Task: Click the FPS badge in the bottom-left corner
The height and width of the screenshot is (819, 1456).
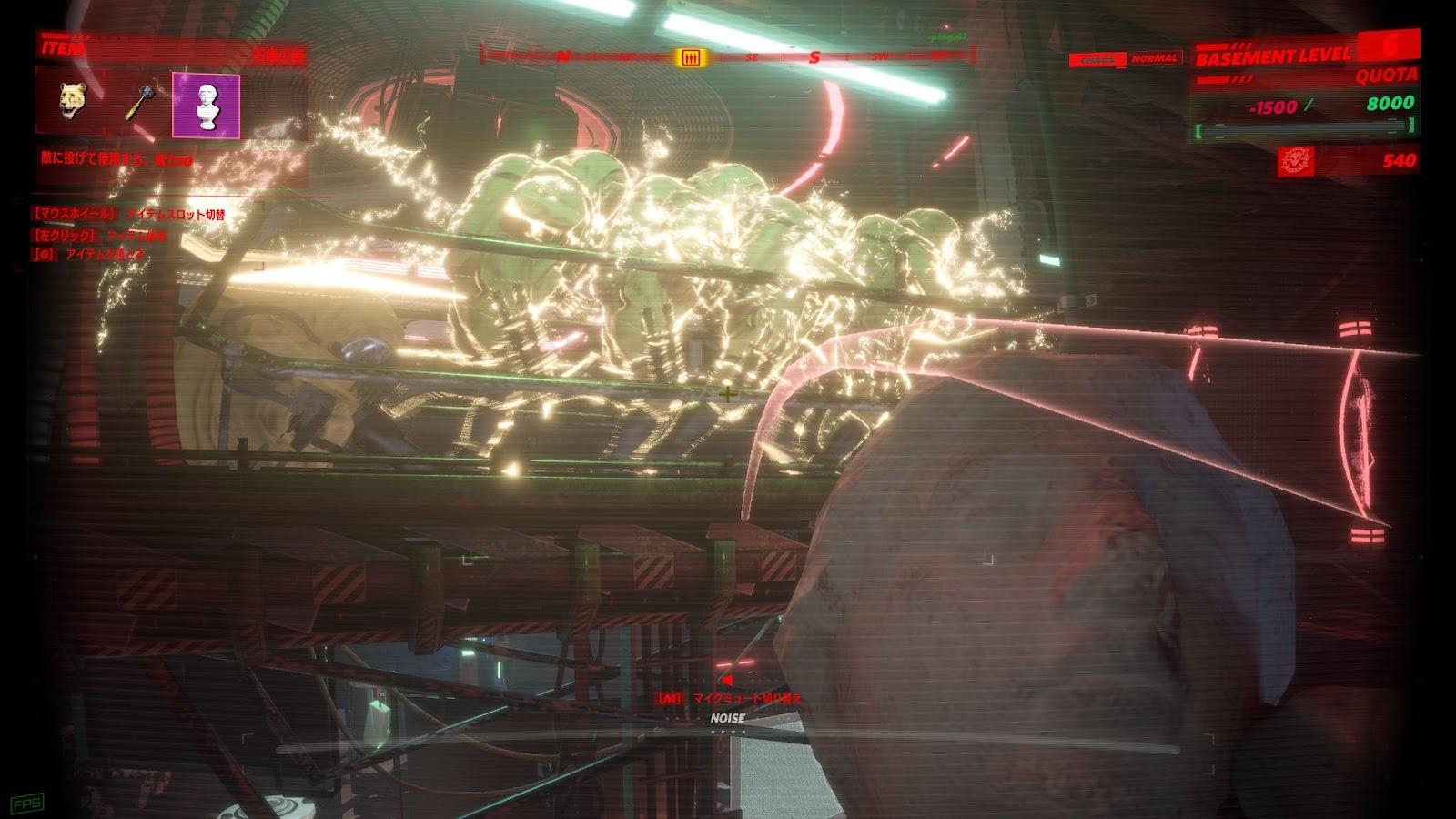Action: tap(27, 803)
